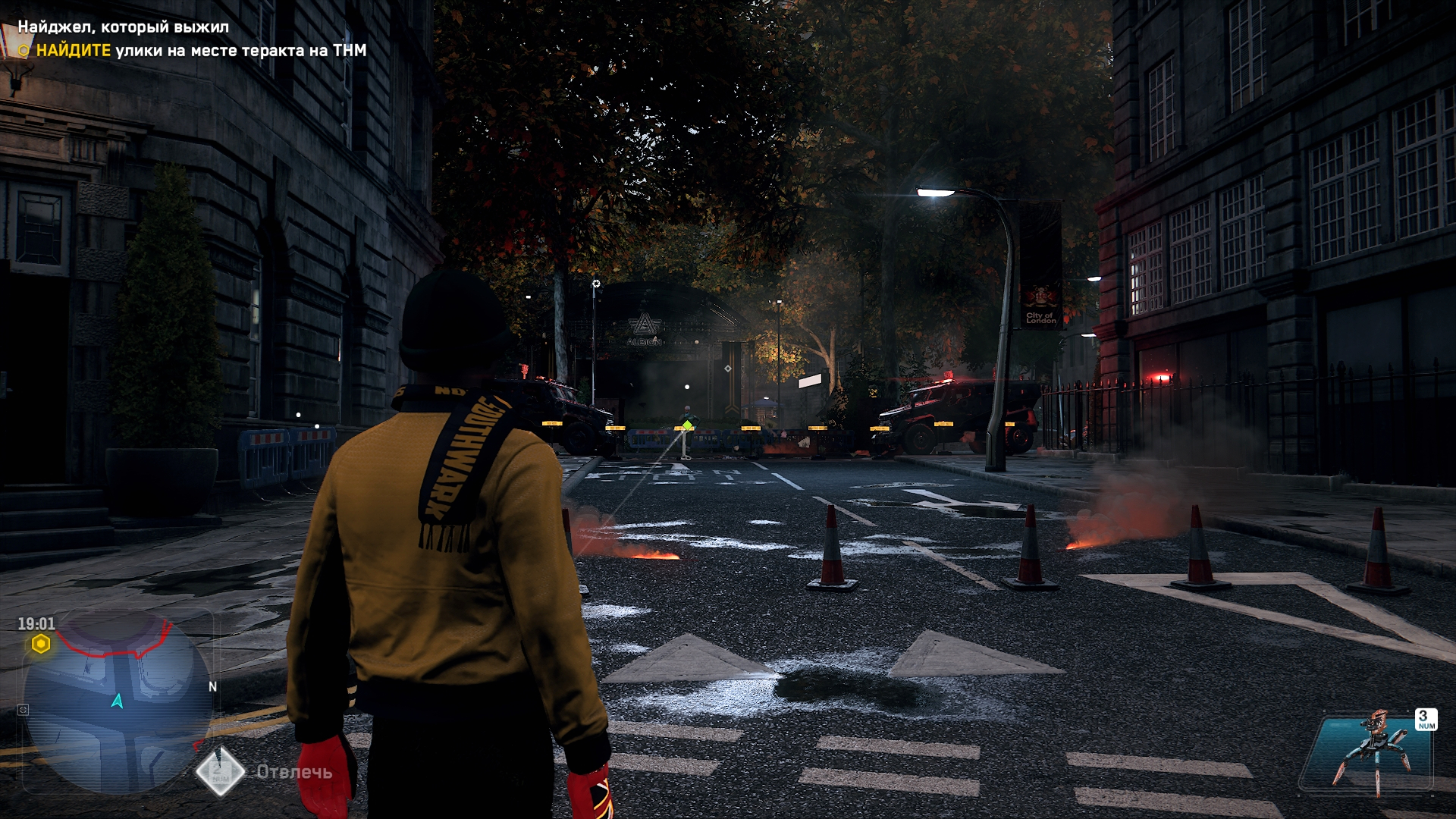Click the circular minimap

pyautogui.click(x=118, y=701)
